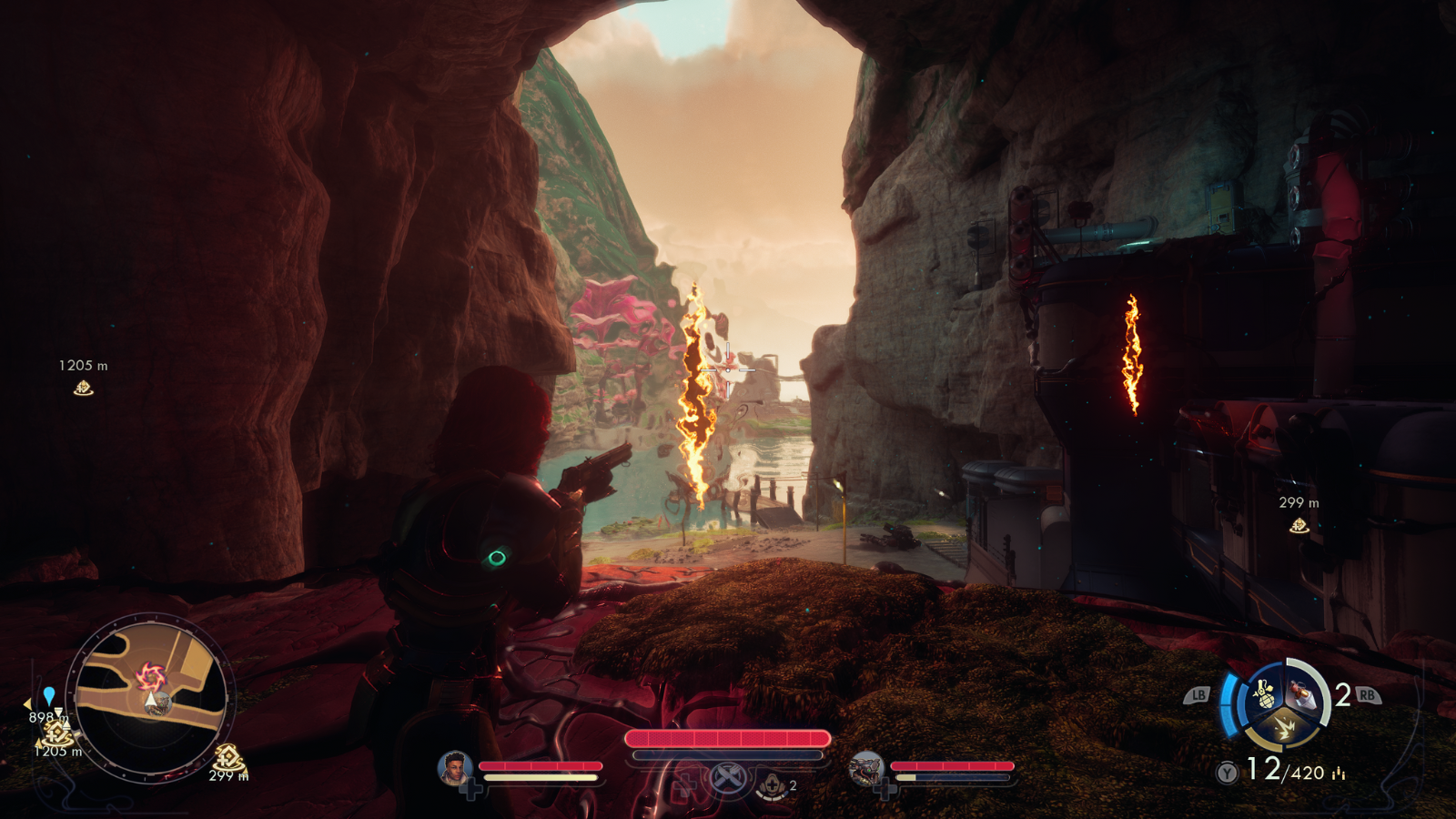Select the robot companion portrait
The height and width of the screenshot is (819, 1456).
[865, 769]
